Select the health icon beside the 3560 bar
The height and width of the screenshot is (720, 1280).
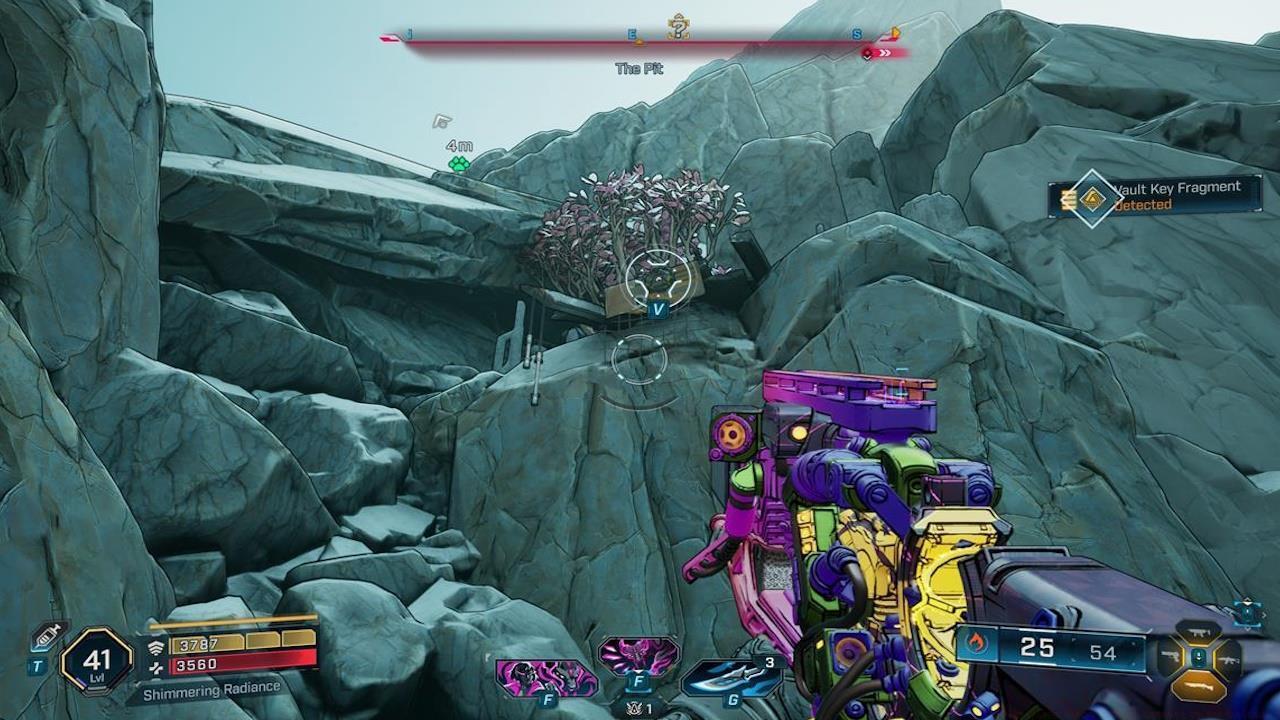[x=156, y=665]
